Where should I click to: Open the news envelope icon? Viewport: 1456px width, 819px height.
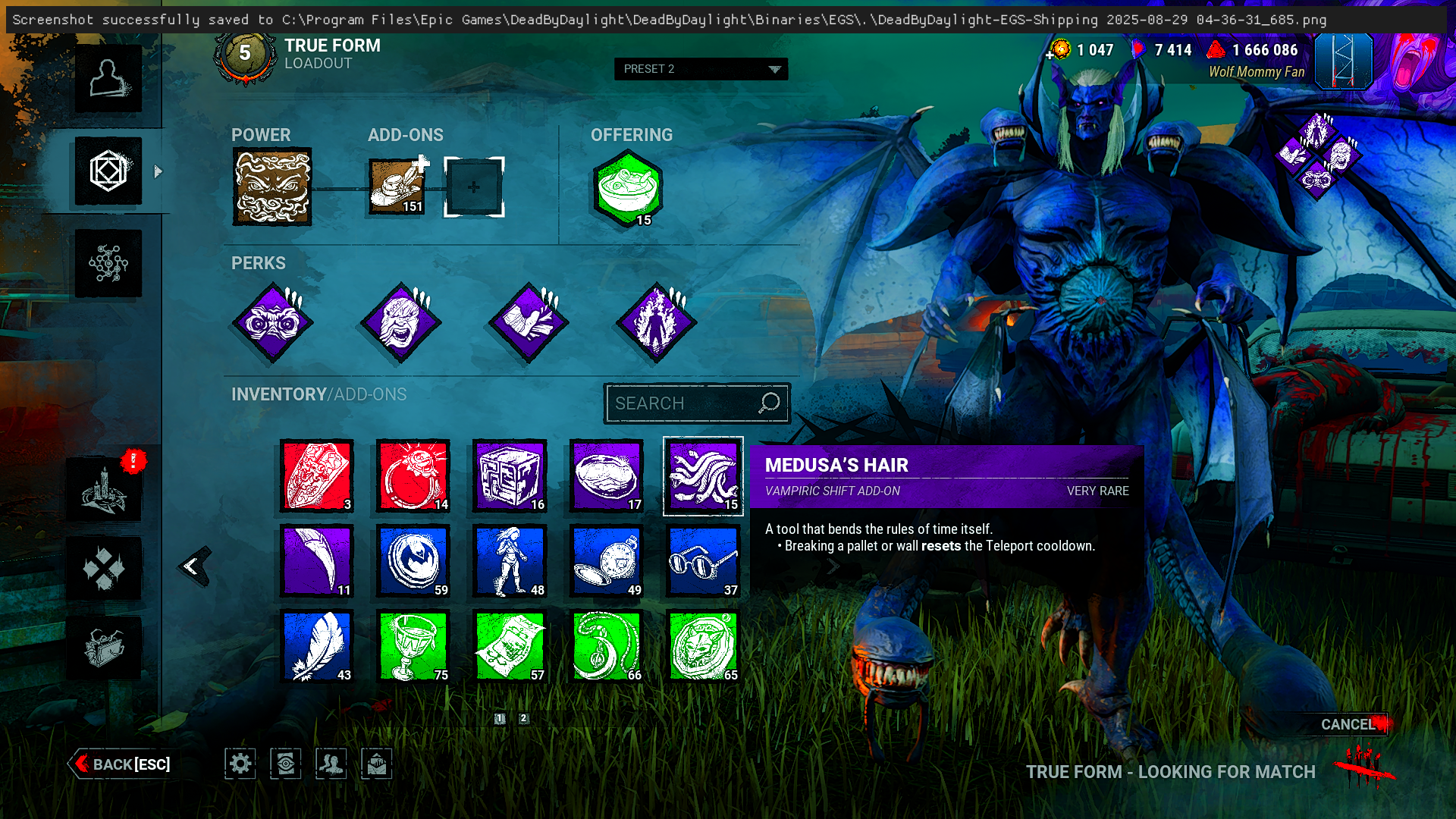(376, 764)
